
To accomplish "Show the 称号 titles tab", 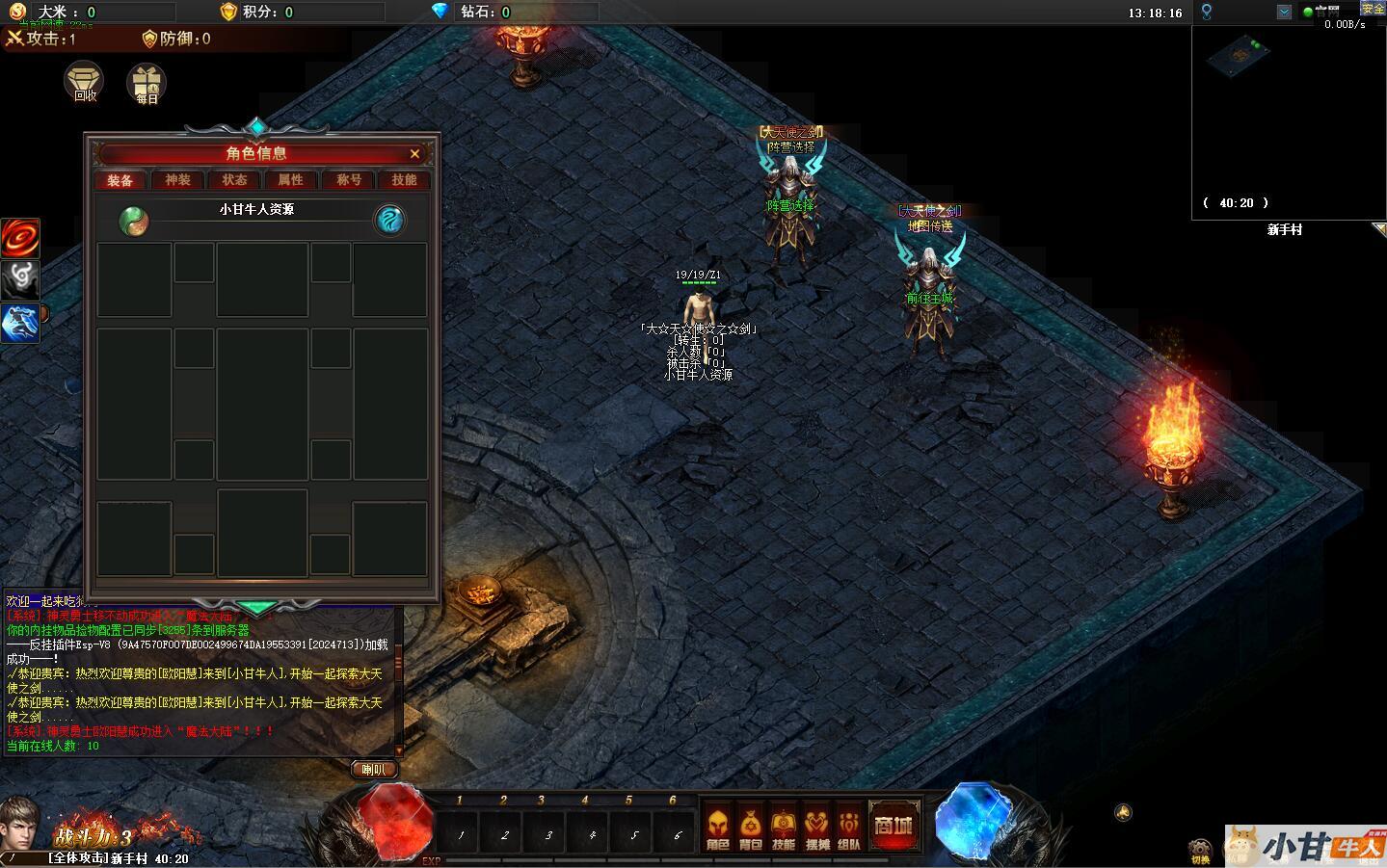I will pos(348,180).
